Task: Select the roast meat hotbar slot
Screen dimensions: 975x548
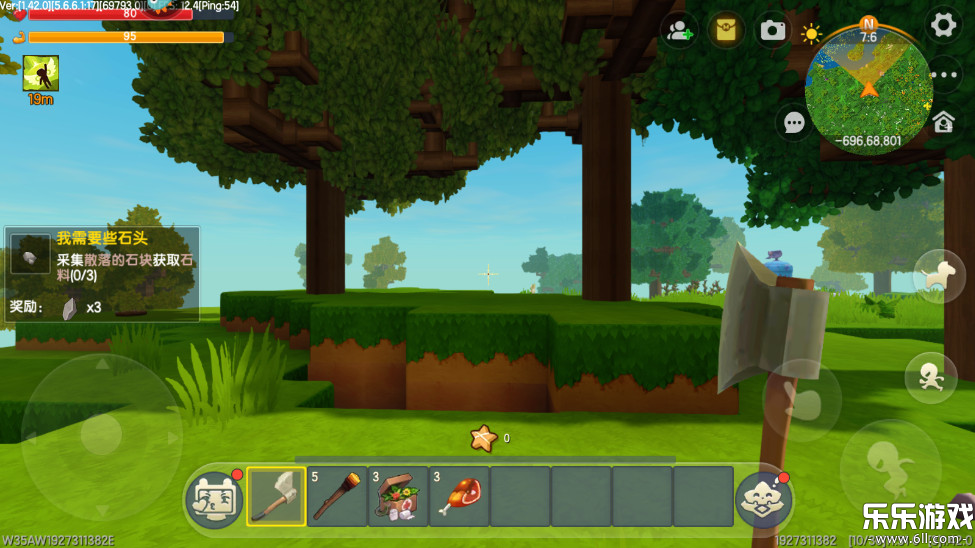Action: [x=459, y=496]
